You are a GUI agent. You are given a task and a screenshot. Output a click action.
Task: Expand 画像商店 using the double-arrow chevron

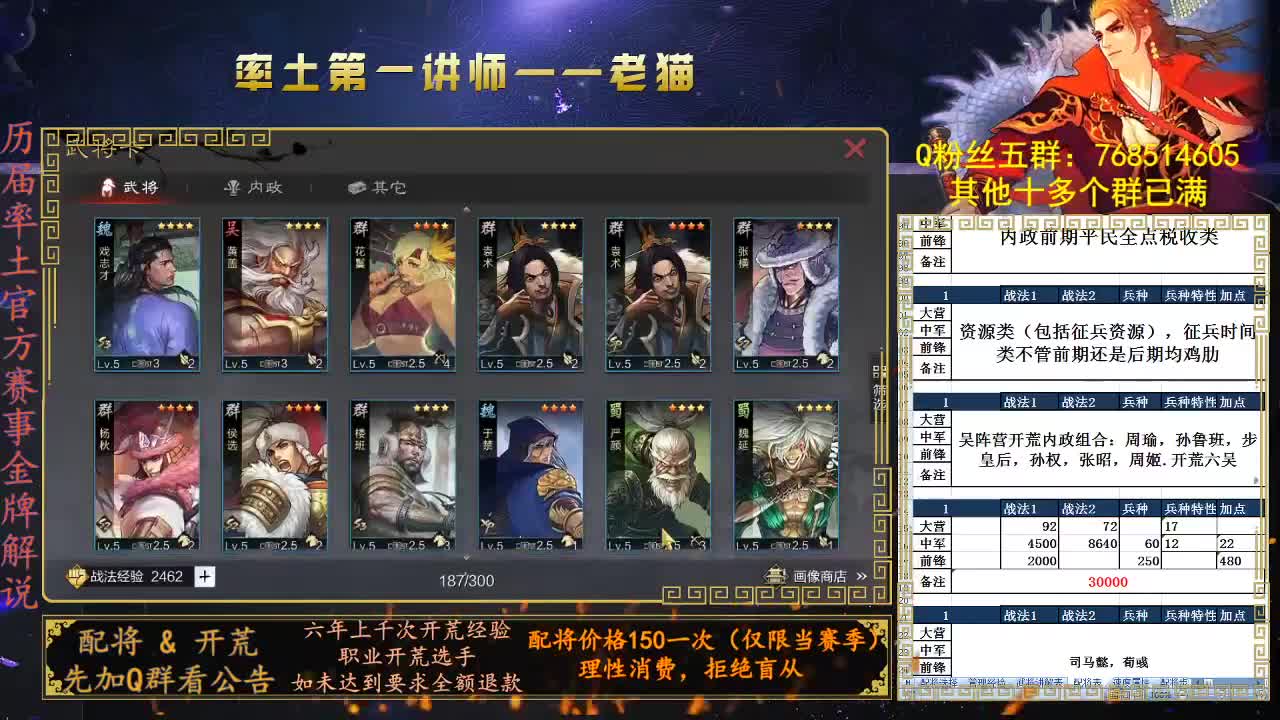859,574
